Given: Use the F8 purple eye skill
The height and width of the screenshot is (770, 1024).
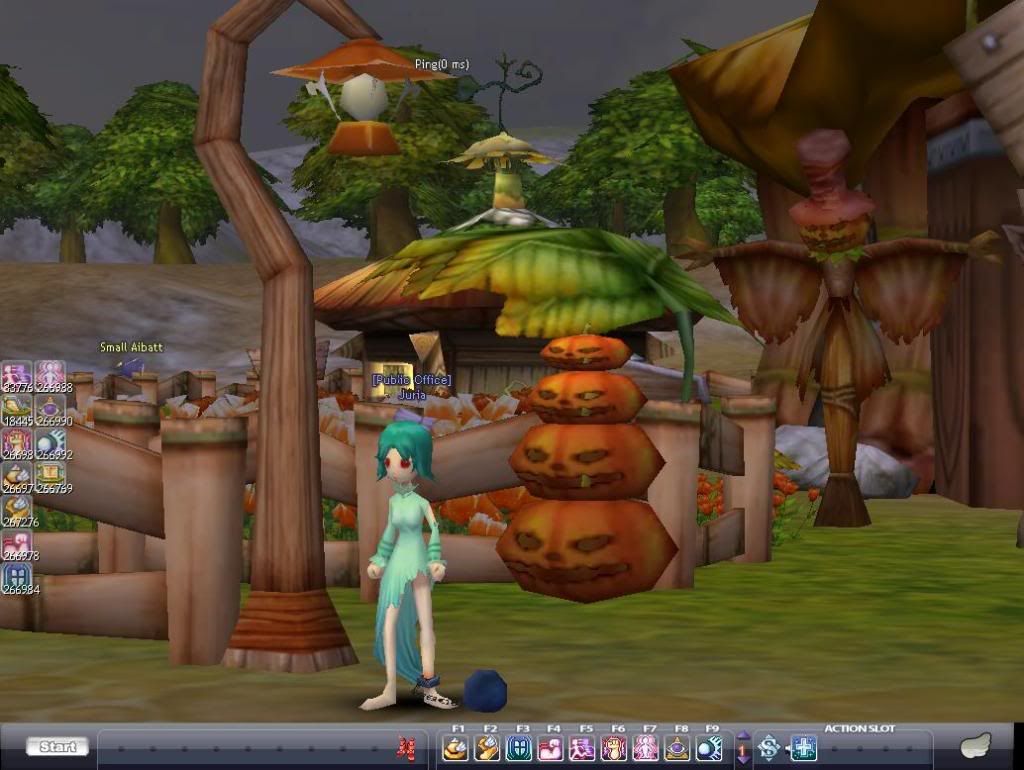Looking at the screenshot, I should tap(678, 748).
